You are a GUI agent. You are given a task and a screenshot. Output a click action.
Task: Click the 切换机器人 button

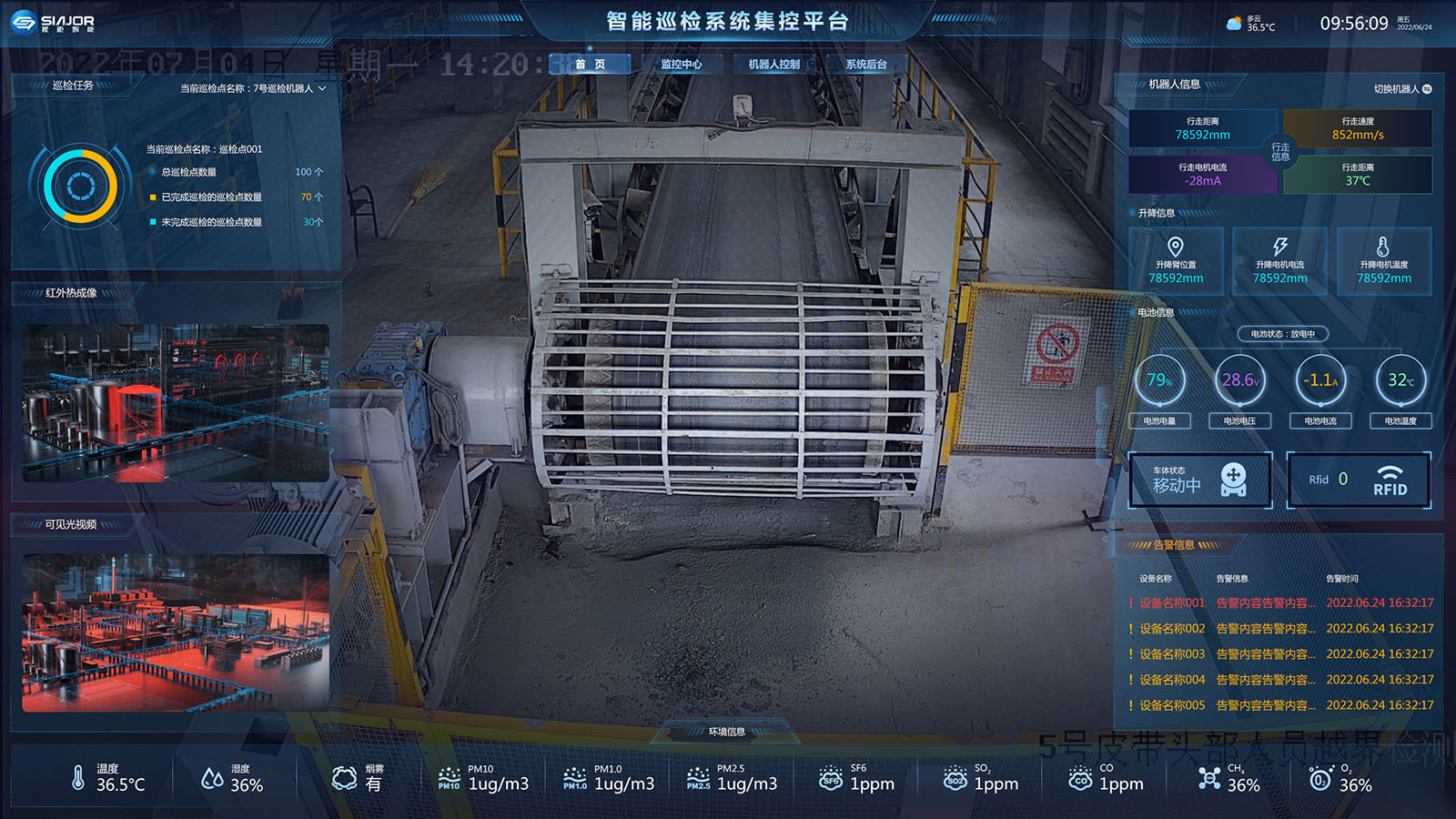point(1402,89)
